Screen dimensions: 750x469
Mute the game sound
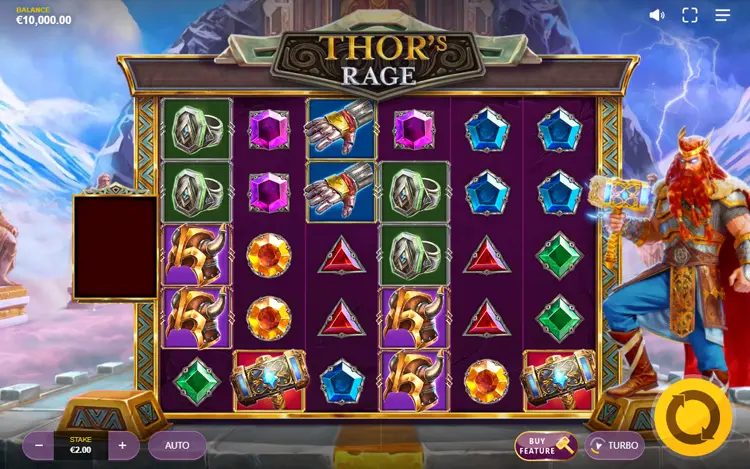tap(657, 15)
